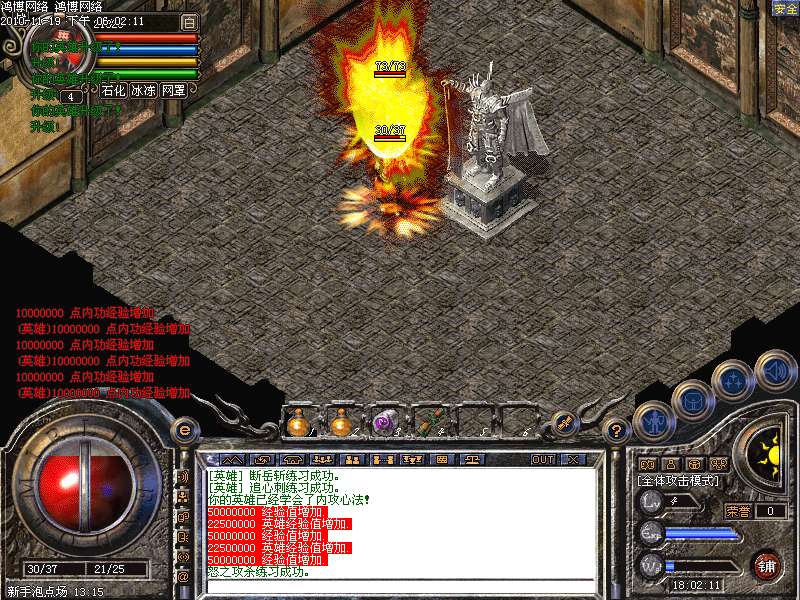The image size is (800, 600).
Task: Open the skills round icon with stars
Action: (x=735, y=381)
